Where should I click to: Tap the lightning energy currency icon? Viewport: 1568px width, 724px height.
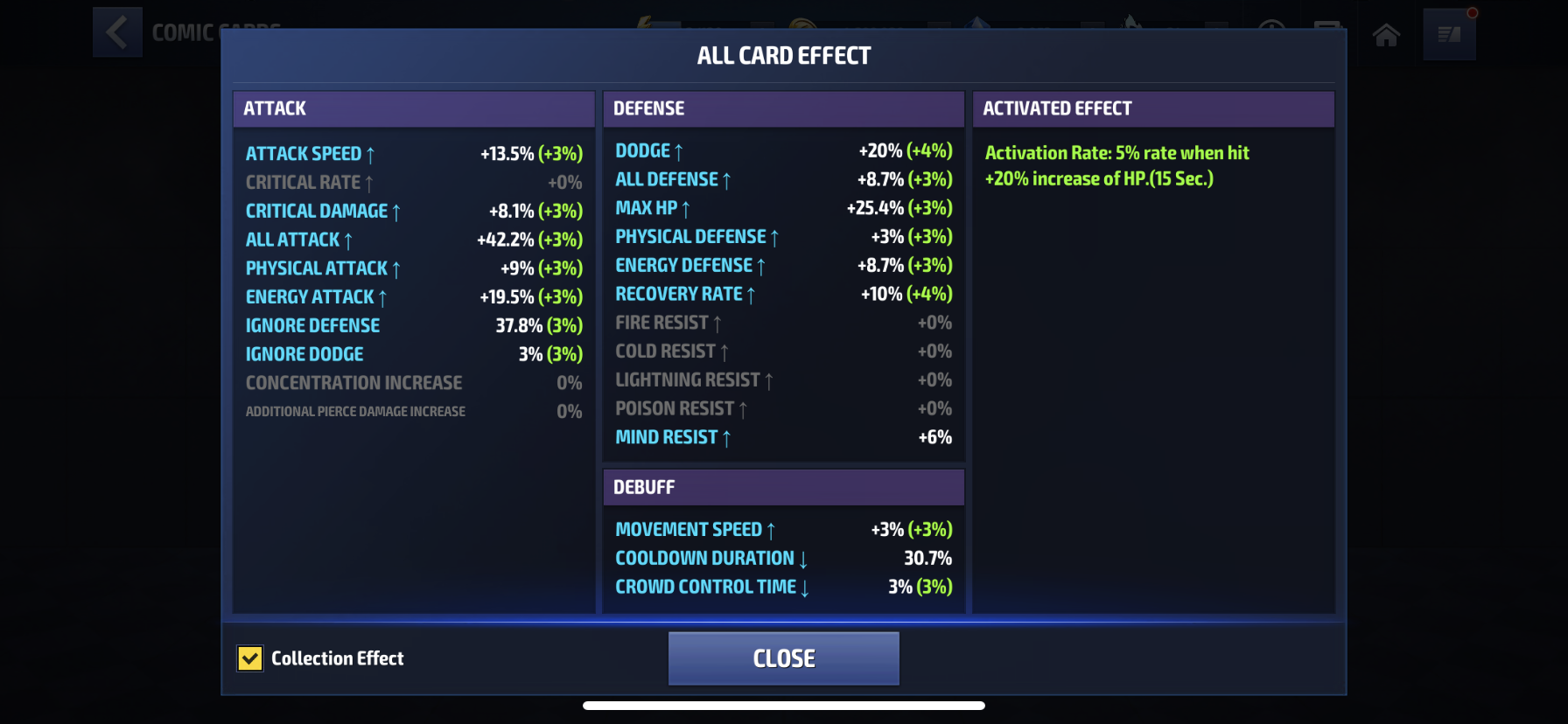point(646,22)
